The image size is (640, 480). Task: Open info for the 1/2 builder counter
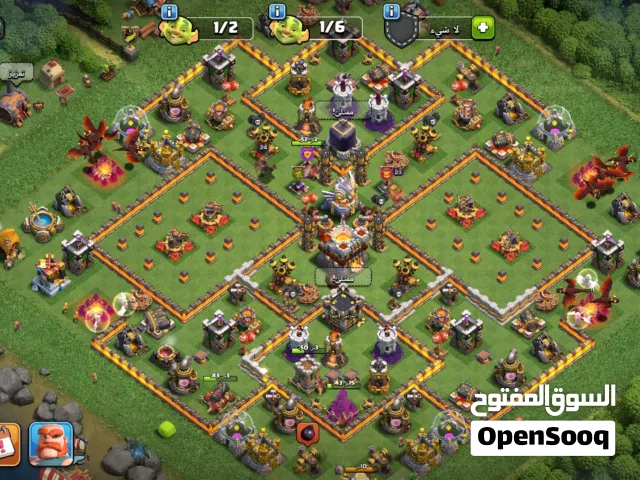(x=169, y=12)
